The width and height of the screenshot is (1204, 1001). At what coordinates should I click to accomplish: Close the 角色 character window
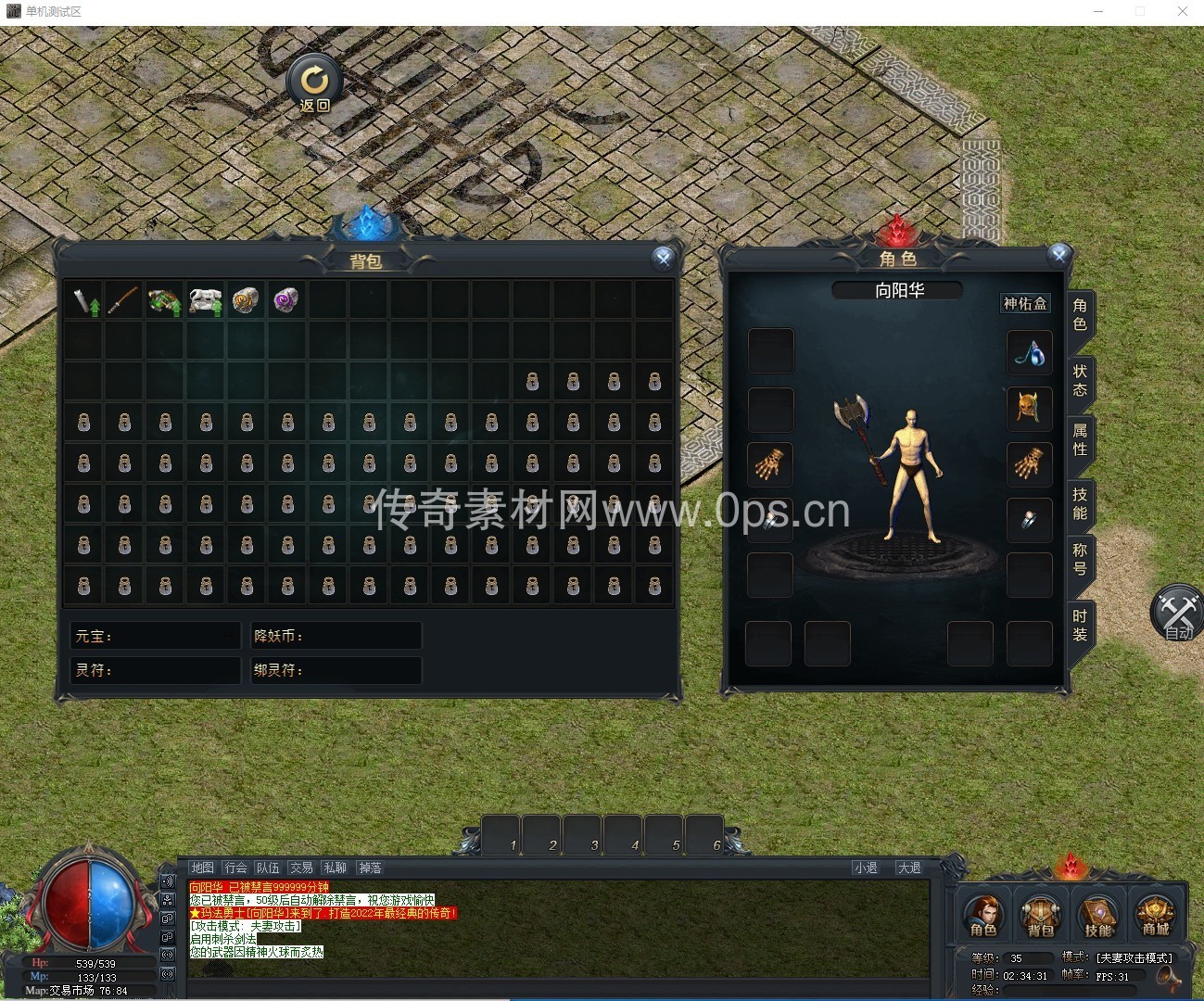tap(1059, 254)
